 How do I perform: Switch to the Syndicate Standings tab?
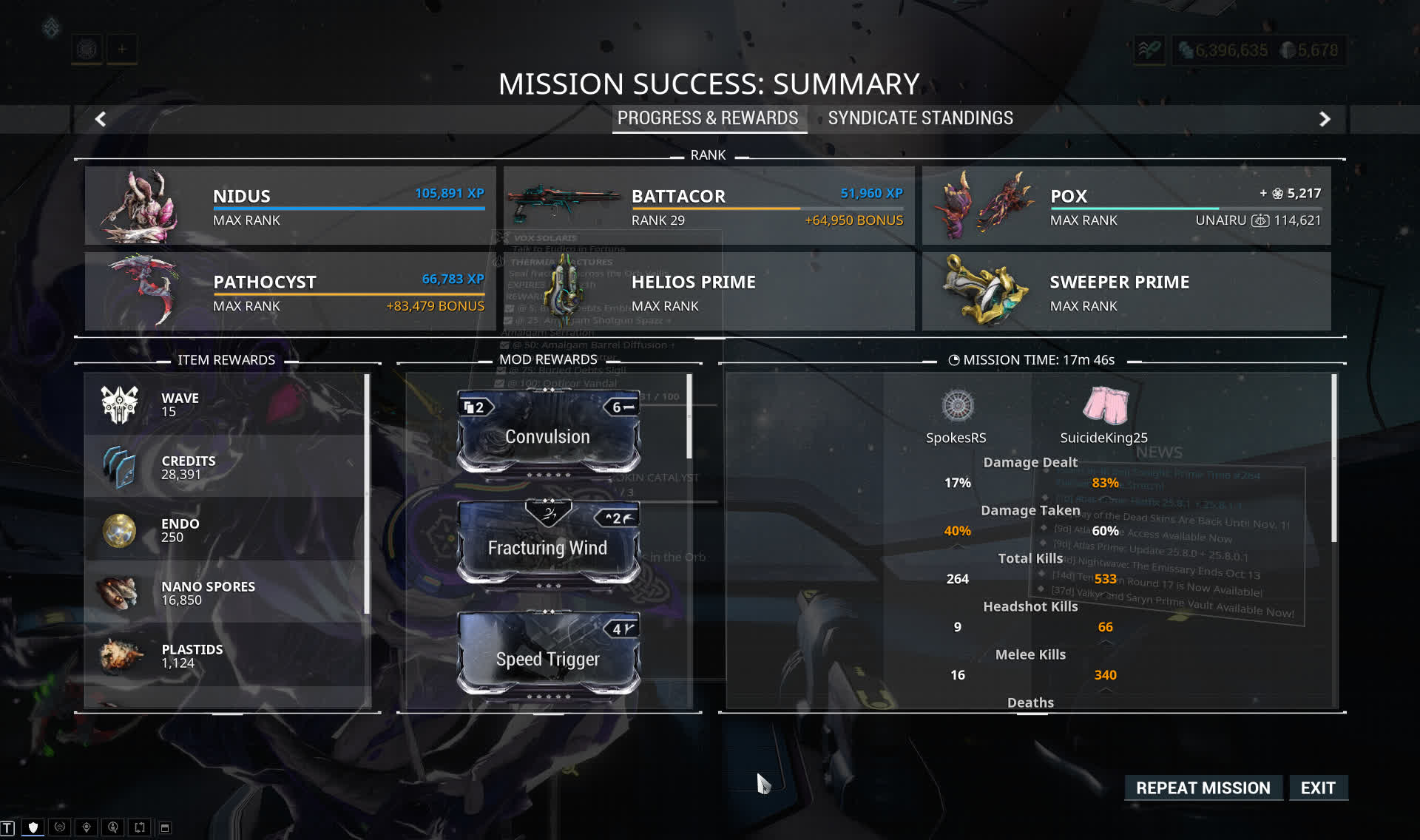pyautogui.click(x=920, y=118)
